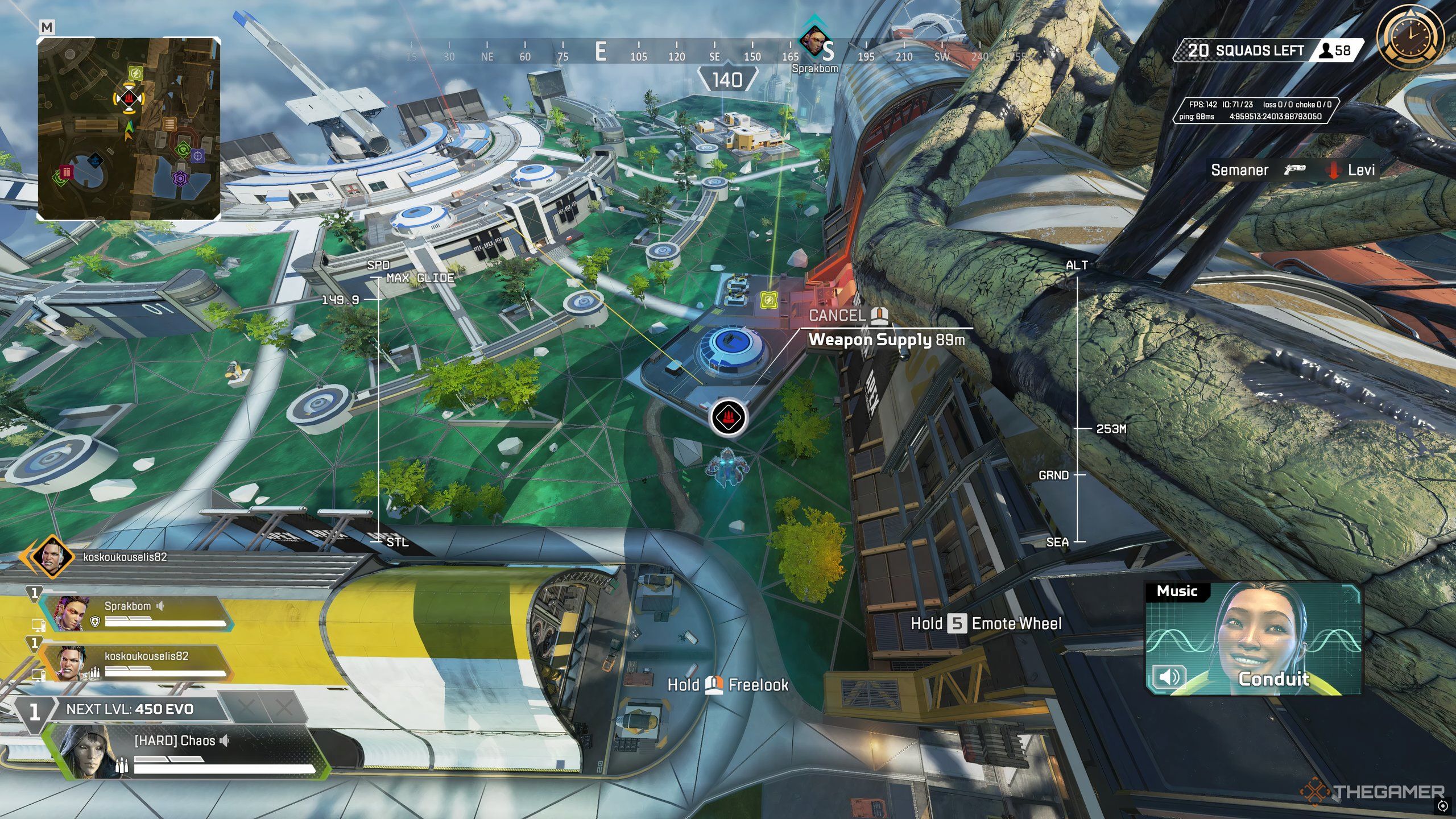Click the purple hexagon marker on minimap
The width and height of the screenshot is (1456, 819).
pyautogui.click(x=180, y=179)
